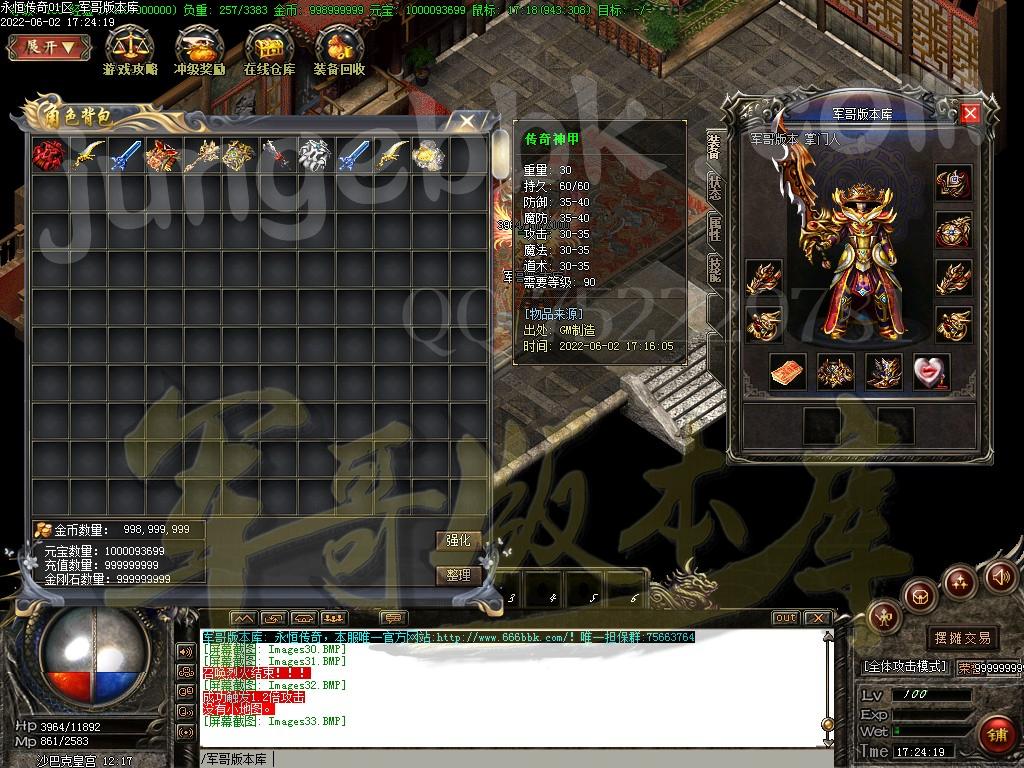The image size is (1024, 768).
Task: Expand the 展开 dropdown button
Action: (50, 47)
